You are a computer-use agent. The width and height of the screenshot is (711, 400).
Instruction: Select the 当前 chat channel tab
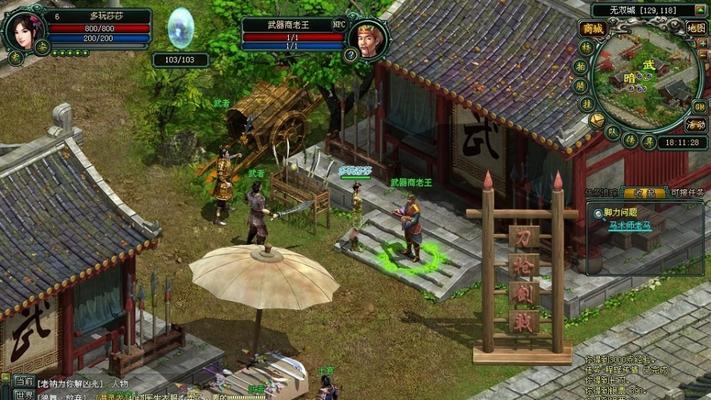coord(23,381)
